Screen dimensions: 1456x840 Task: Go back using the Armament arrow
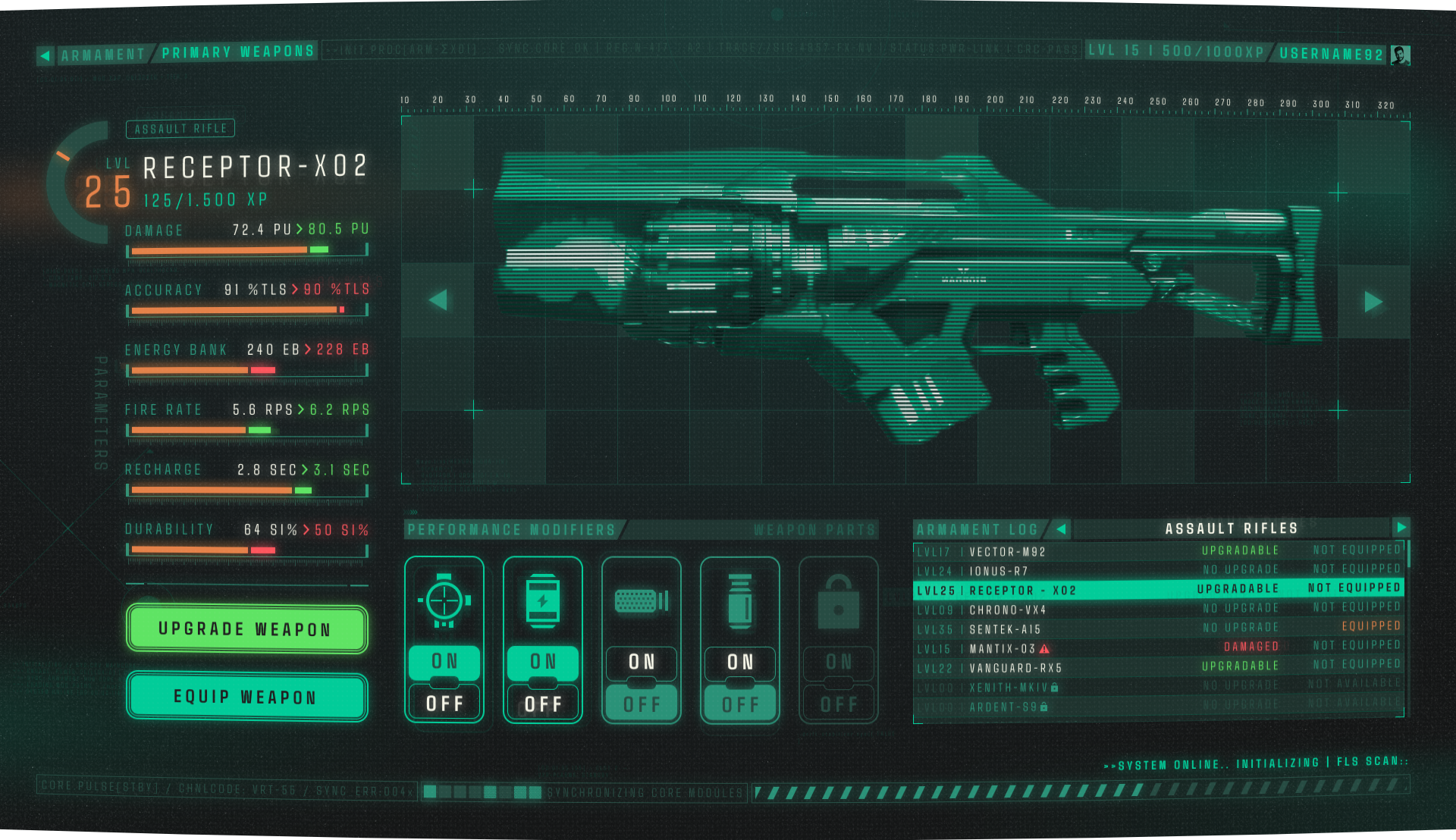tap(45, 55)
